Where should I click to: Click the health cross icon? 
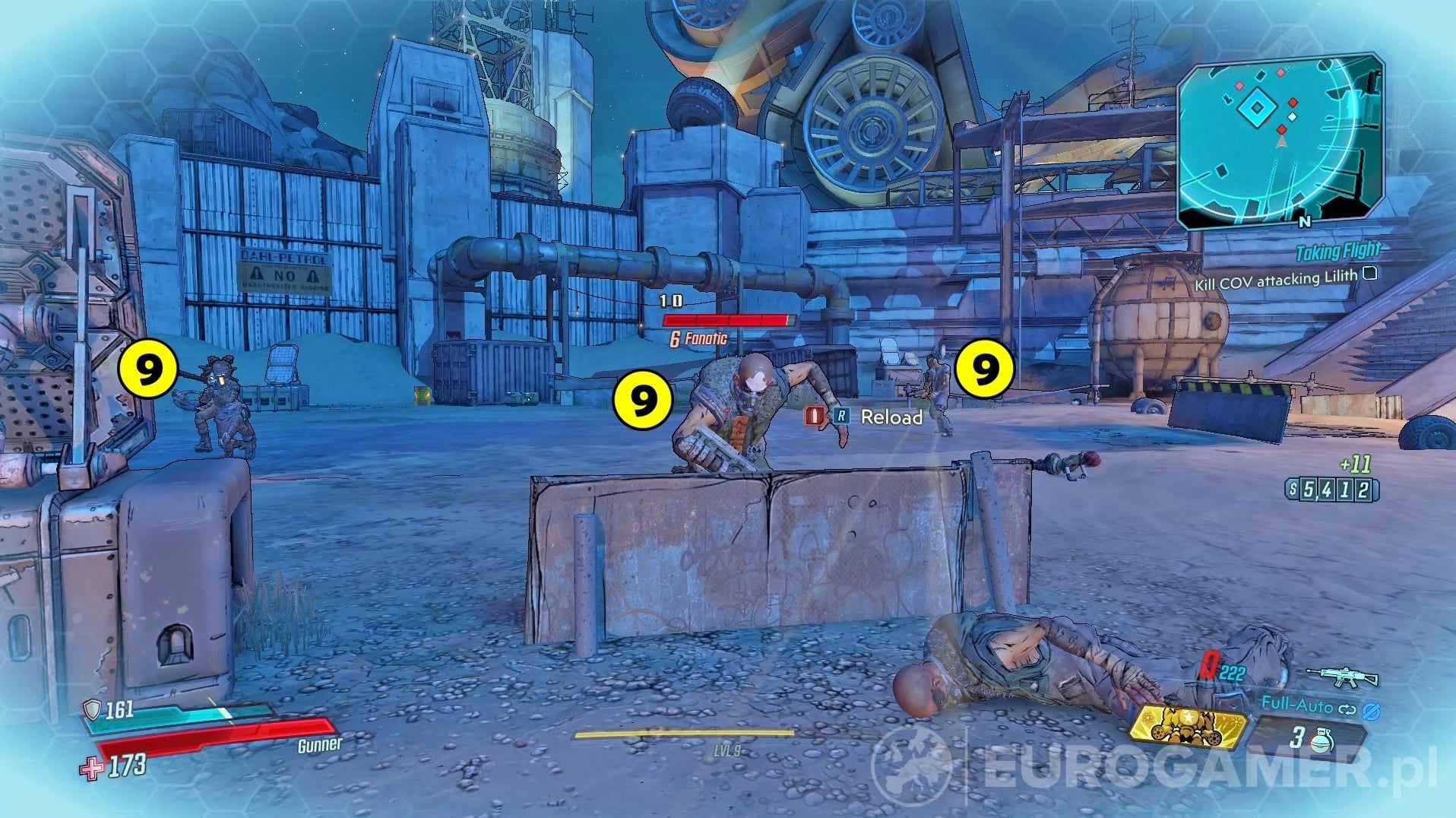(x=93, y=770)
